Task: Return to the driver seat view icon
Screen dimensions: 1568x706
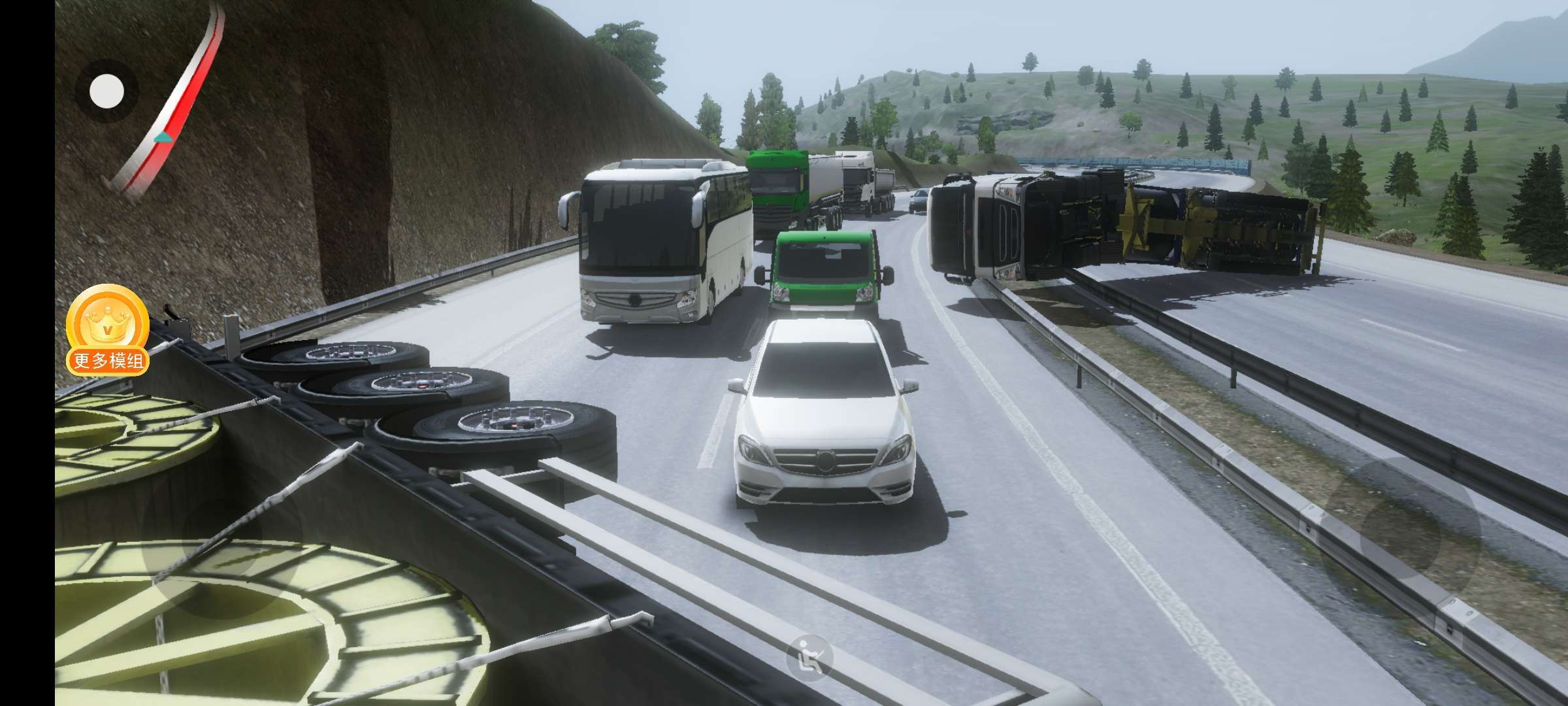Action: pyautogui.click(x=810, y=656)
